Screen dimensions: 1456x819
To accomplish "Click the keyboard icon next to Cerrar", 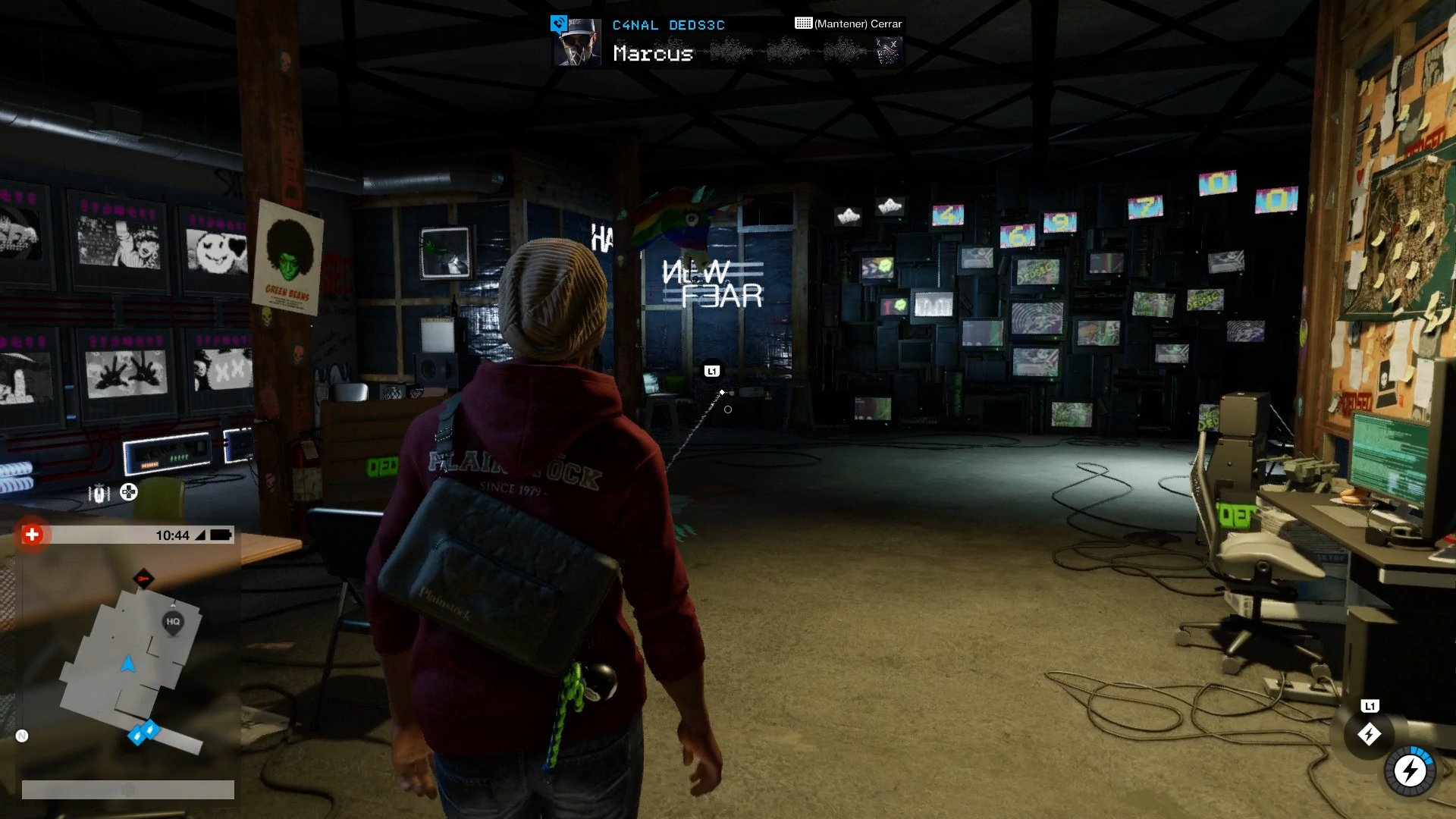I will point(802,24).
